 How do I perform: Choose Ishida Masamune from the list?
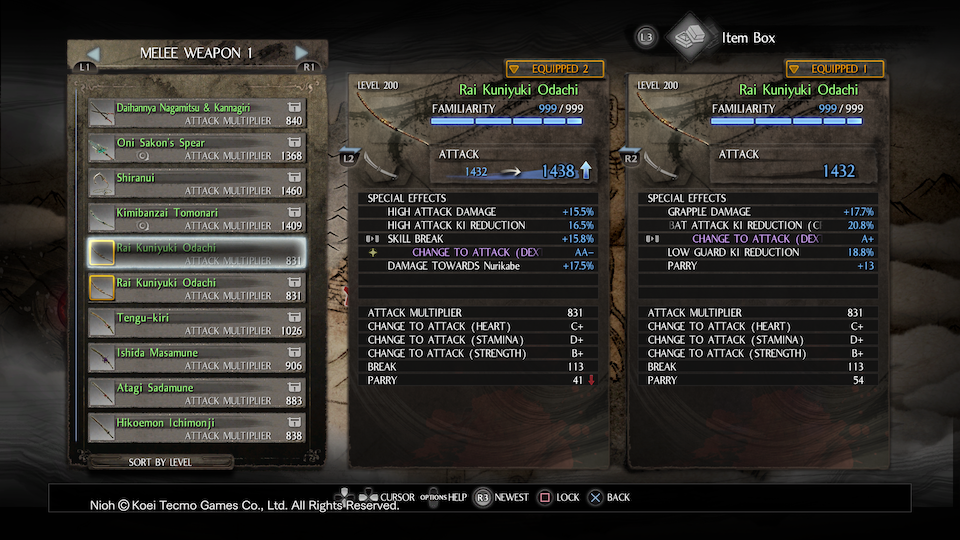point(196,358)
